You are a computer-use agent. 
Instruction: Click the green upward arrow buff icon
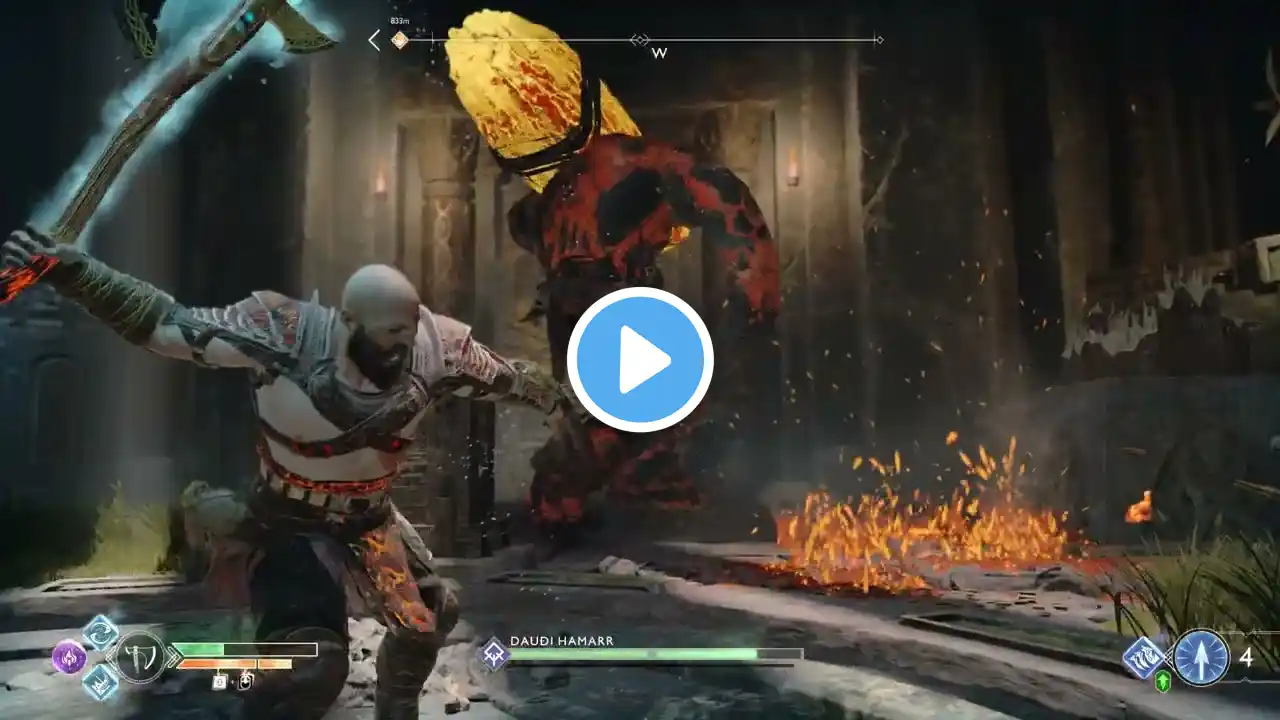(1163, 682)
